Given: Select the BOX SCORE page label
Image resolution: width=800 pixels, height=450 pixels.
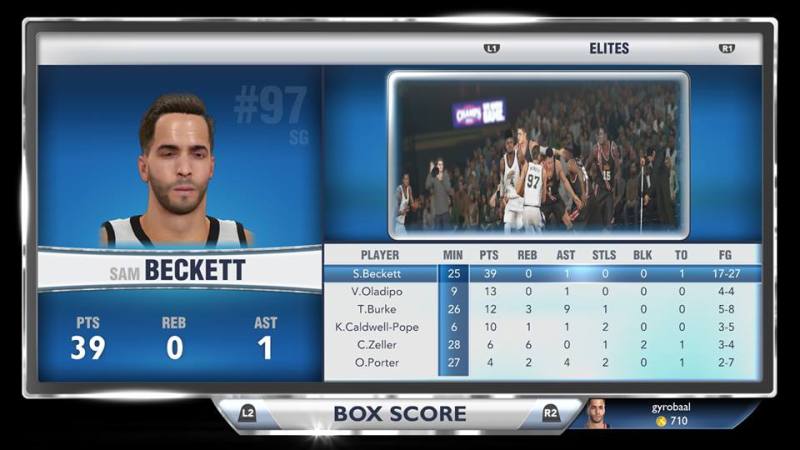Looking at the screenshot, I should click(x=399, y=413).
